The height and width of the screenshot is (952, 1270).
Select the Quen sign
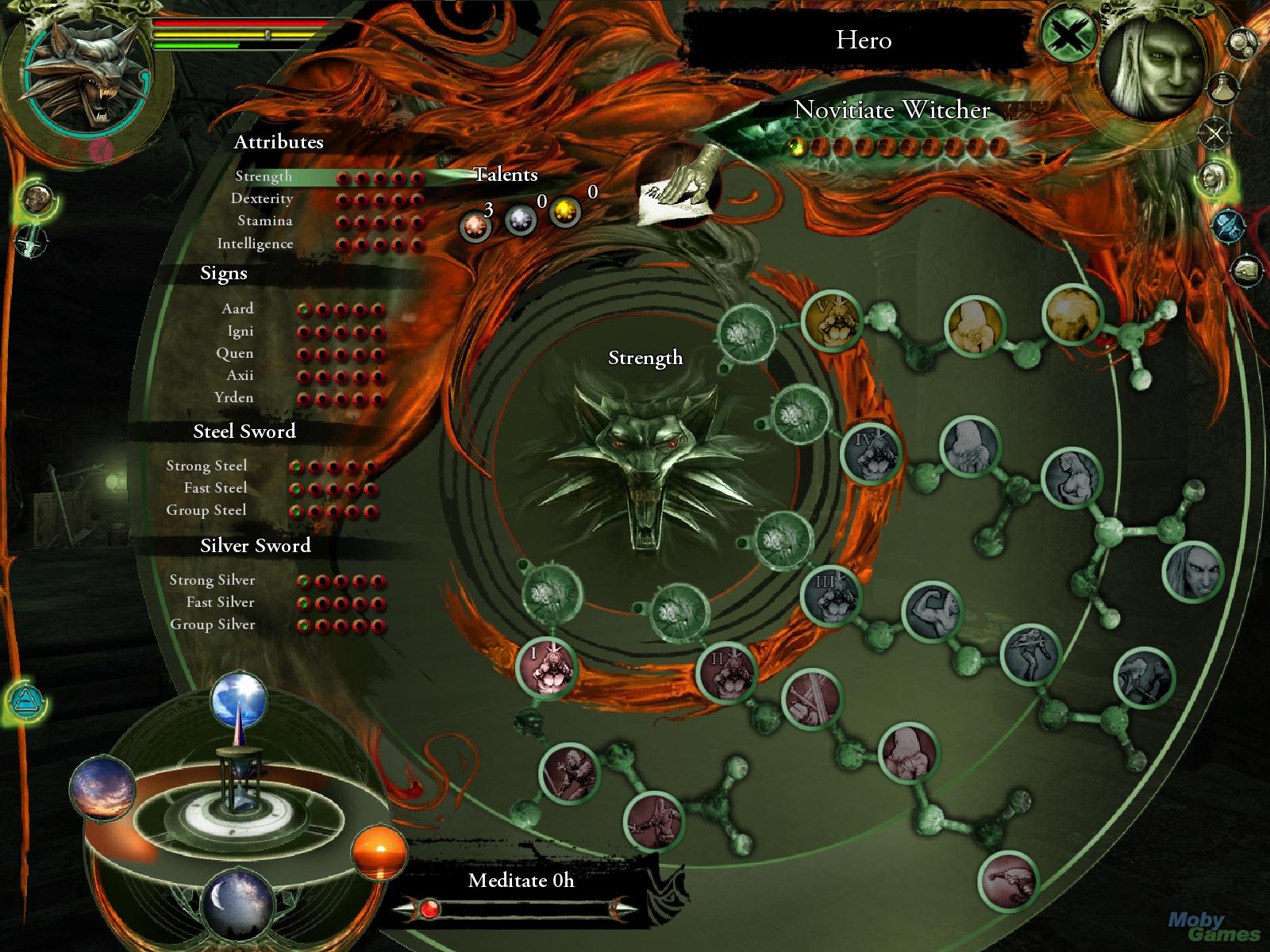(235, 354)
